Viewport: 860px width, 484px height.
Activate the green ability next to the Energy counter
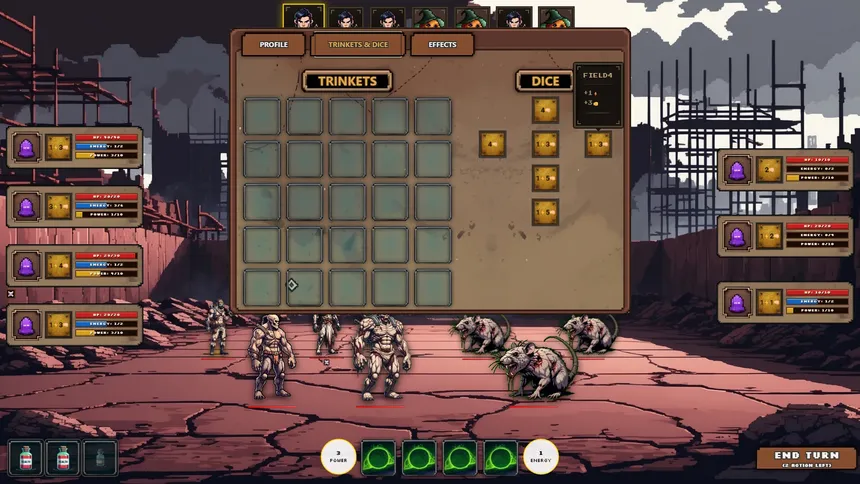[x=500, y=458]
